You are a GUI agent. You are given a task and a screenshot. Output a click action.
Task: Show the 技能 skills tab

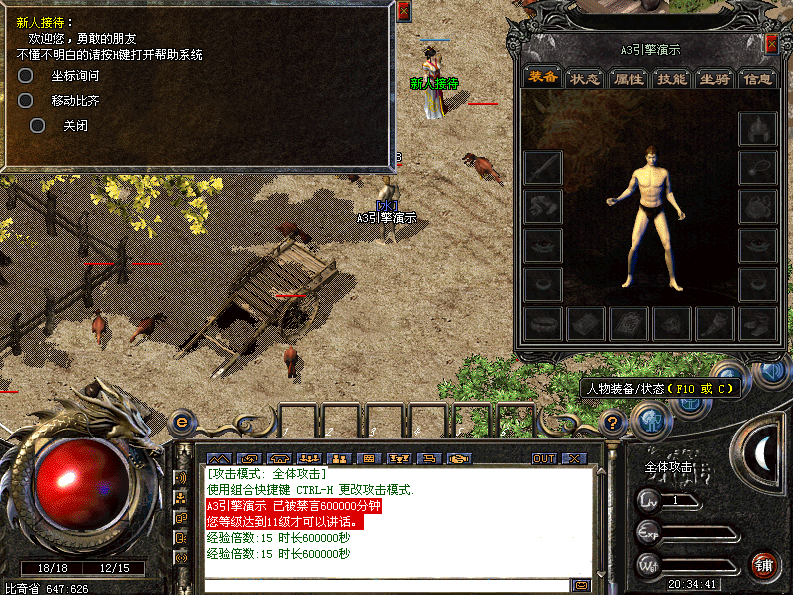pyautogui.click(x=672, y=78)
